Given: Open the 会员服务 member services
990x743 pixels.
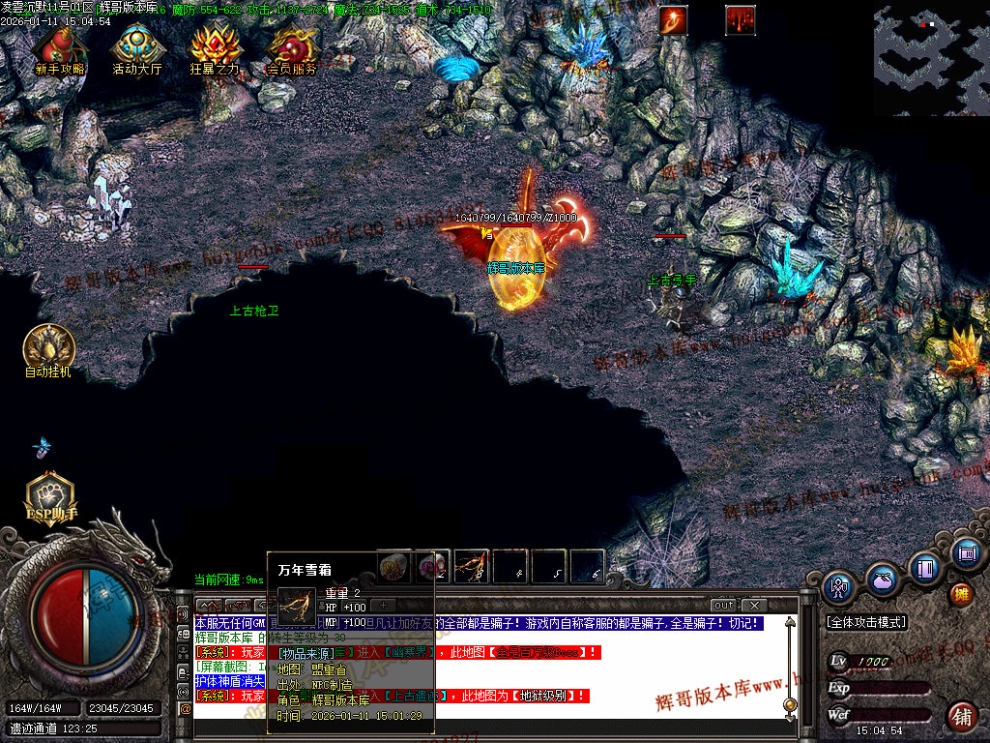Looking at the screenshot, I should click(292, 47).
